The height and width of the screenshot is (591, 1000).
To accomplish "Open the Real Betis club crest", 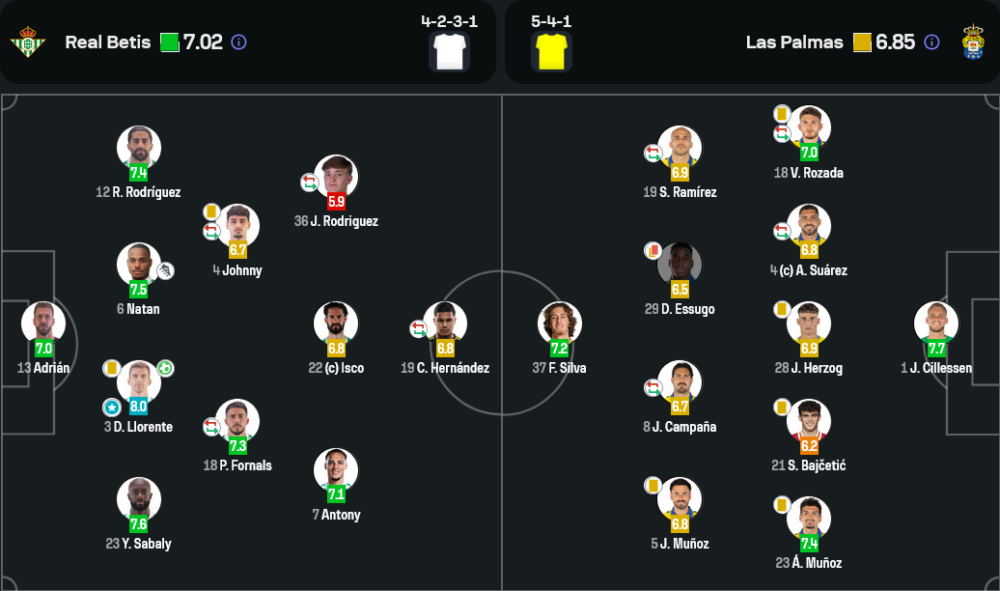I will 28,42.
